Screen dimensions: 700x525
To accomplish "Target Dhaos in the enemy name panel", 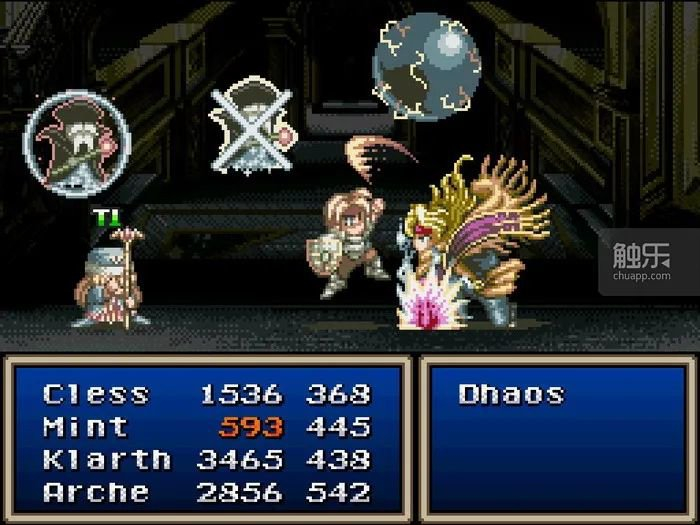I will tap(510, 394).
